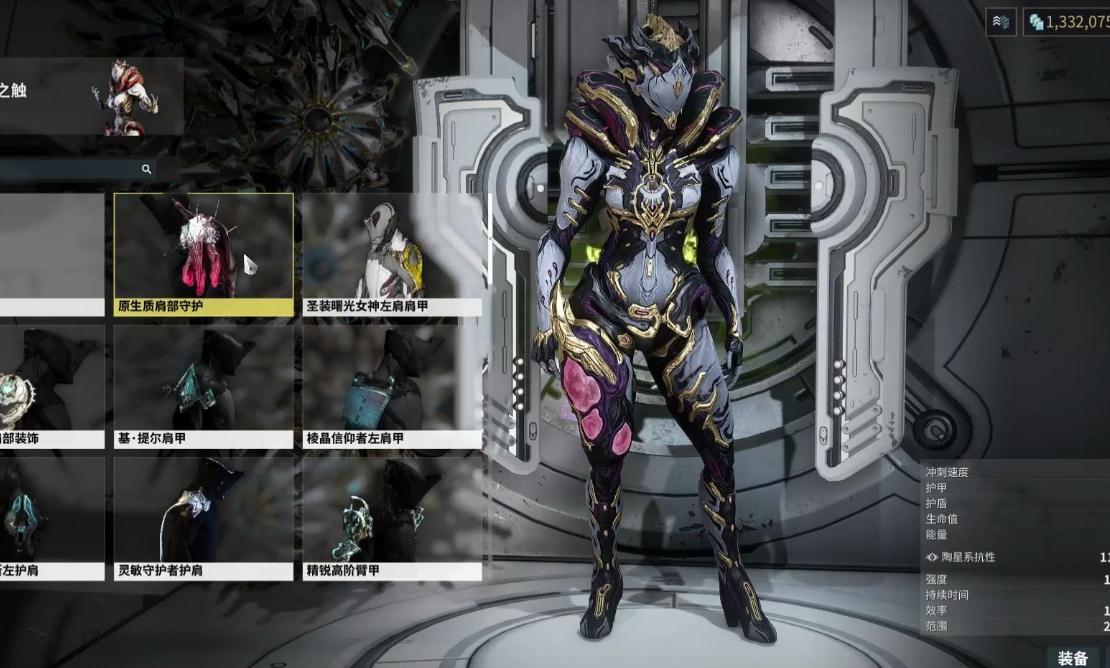Pick the 基·提尔肩甲 armor tile
Viewport: 1110px width, 668px height.
point(203,386)
